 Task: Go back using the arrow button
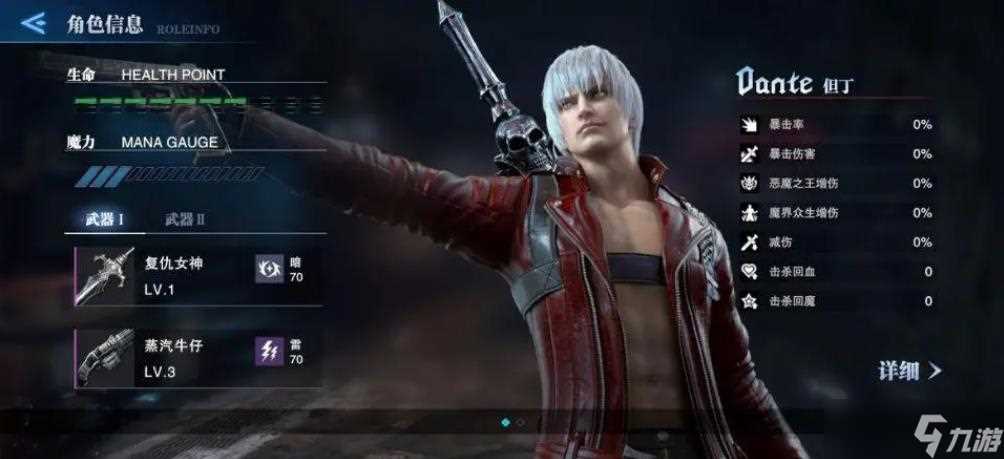click(x=33, y=21)
